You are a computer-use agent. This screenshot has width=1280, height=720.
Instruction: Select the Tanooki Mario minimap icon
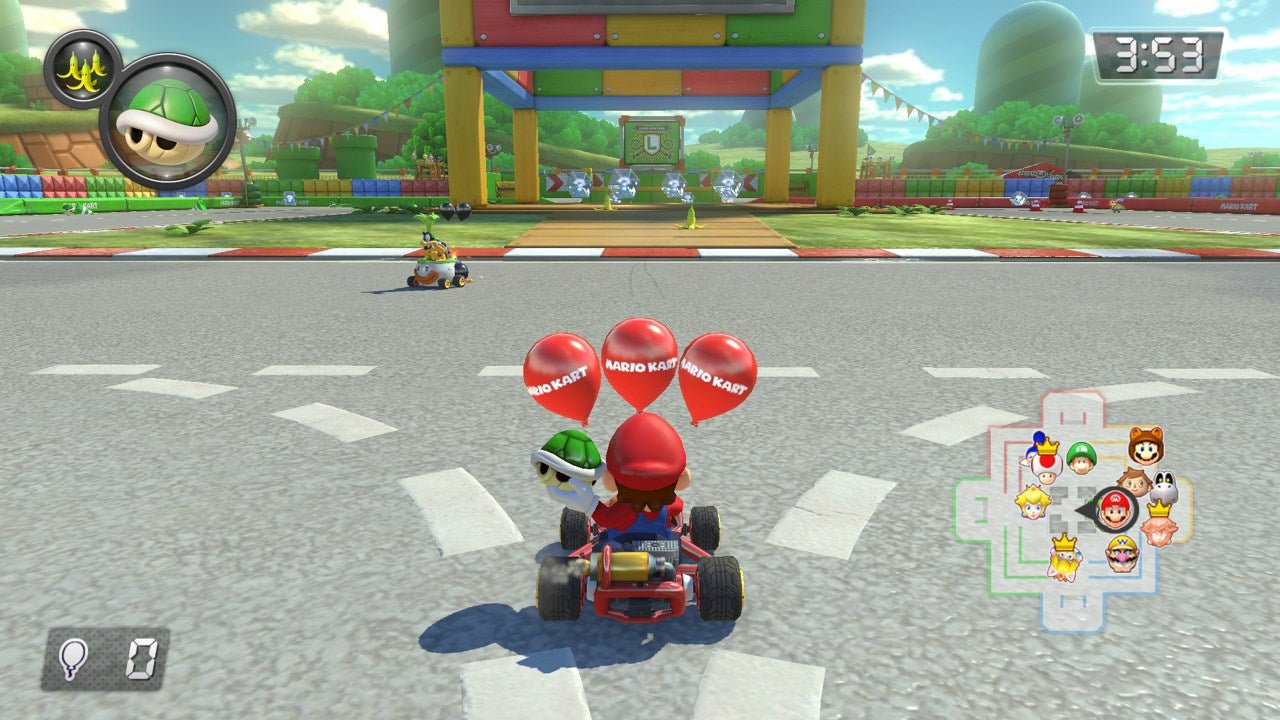[1146, 447]
